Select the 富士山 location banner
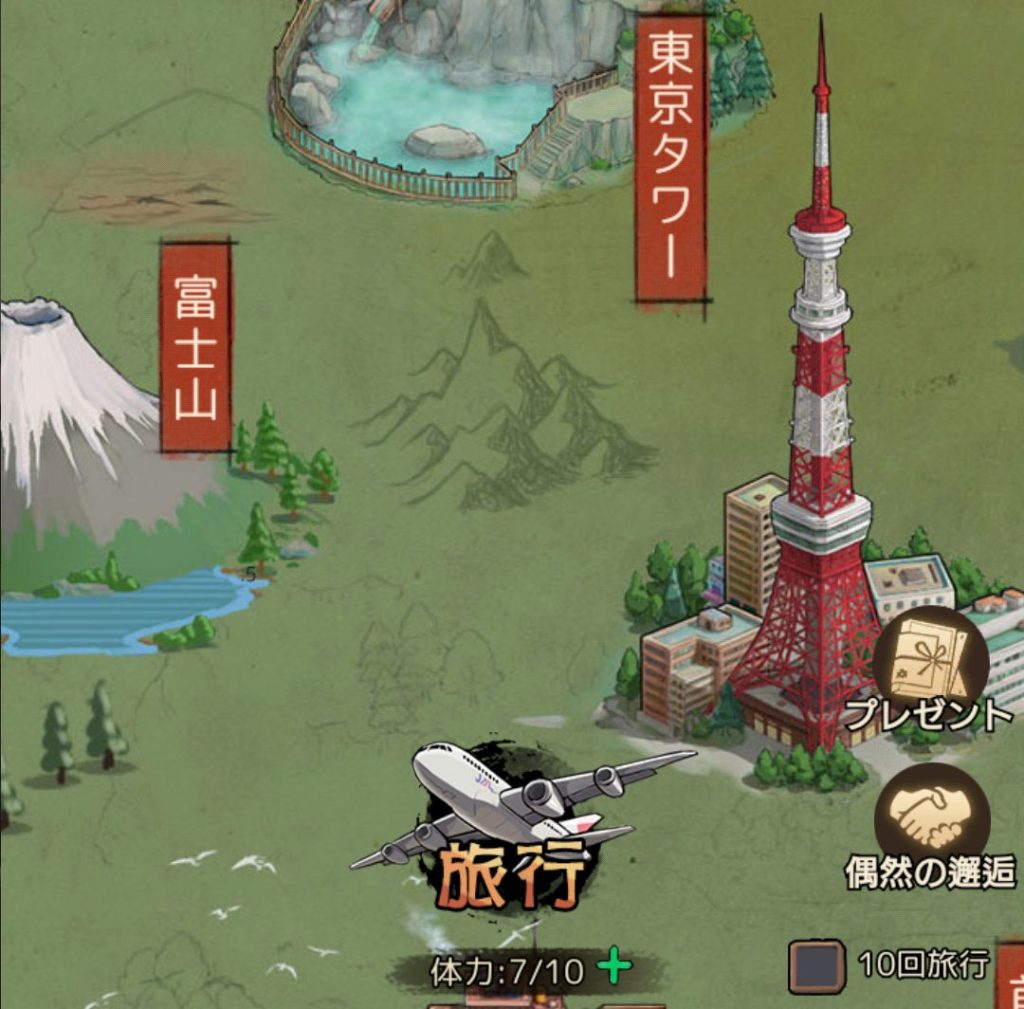Image resolution: width=1024 pixels, height=1009 pixels. (x=196, y=346)
